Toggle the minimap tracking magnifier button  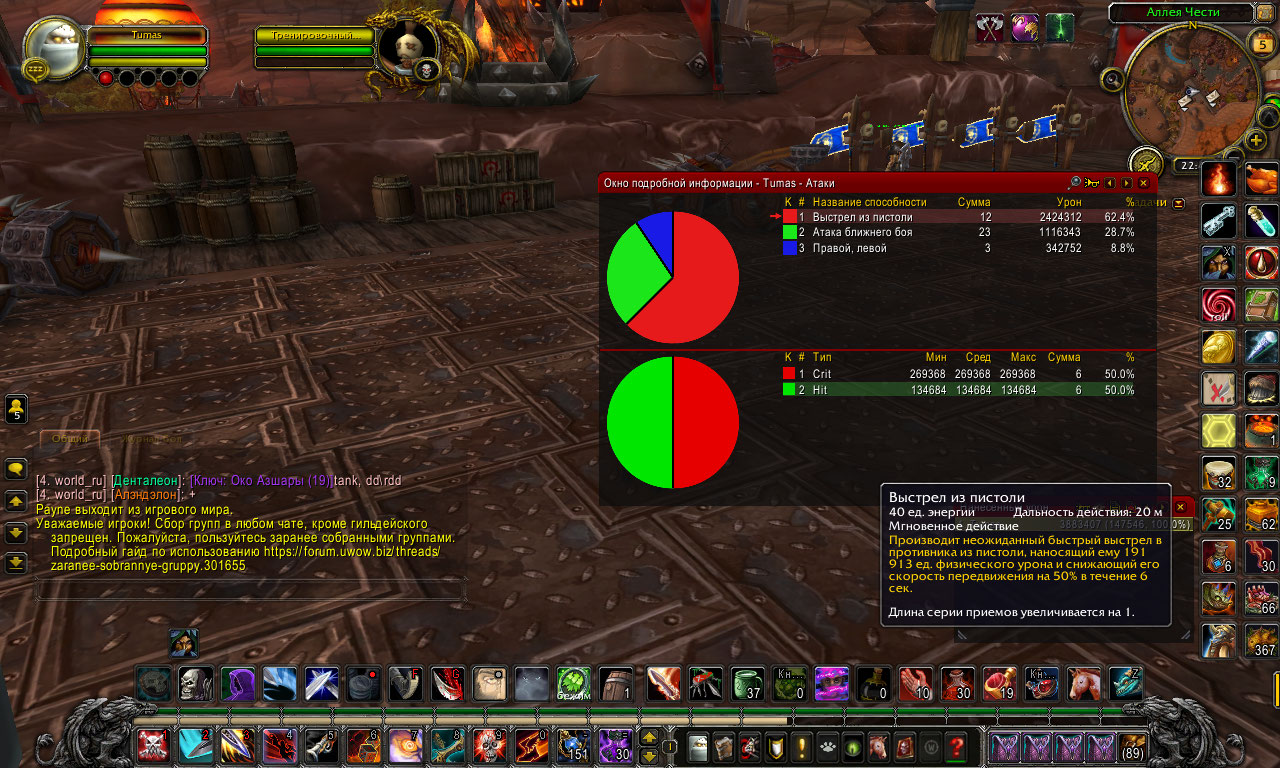[1111, 79]
